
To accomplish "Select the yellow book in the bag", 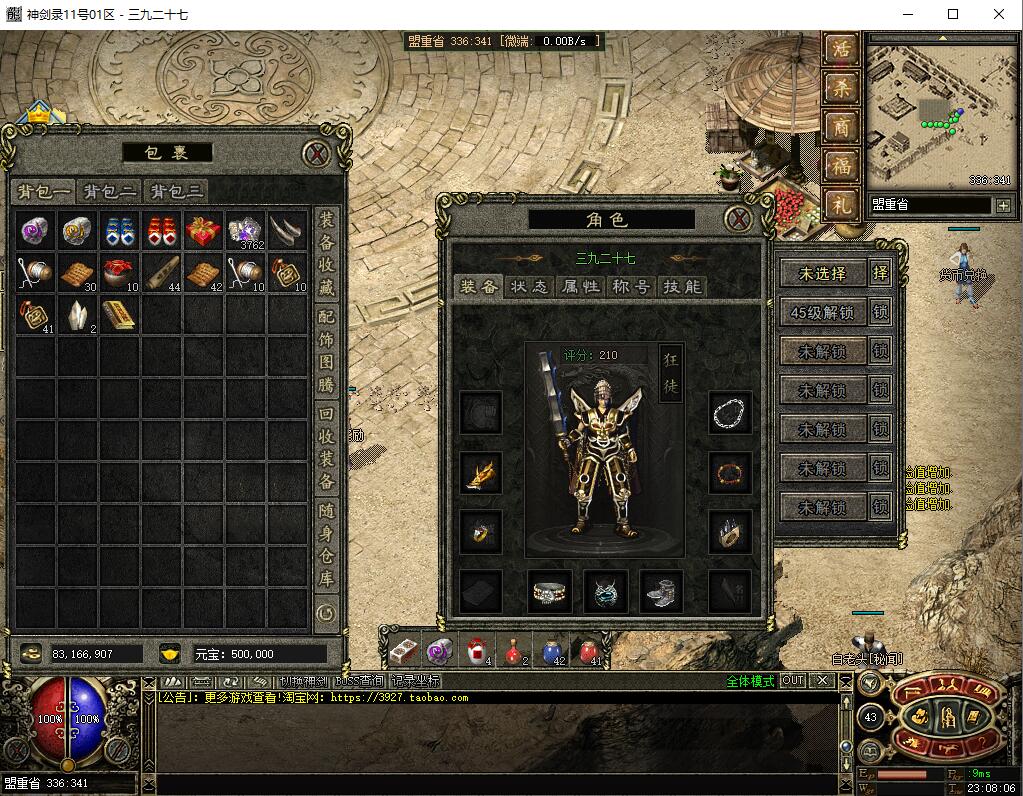I will click(x=119, y=315).
